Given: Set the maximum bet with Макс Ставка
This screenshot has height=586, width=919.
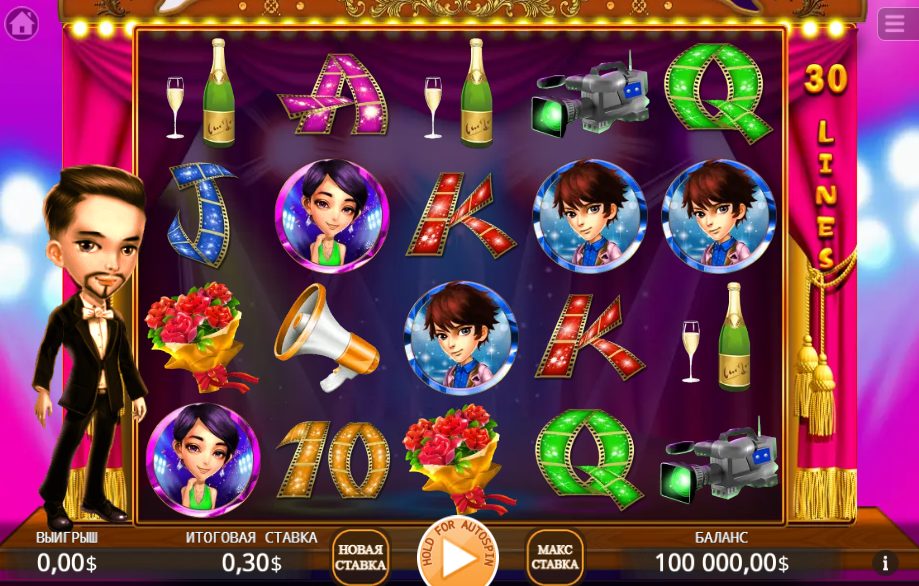Looking at the screenshot, I should click(x=555, y=557).
